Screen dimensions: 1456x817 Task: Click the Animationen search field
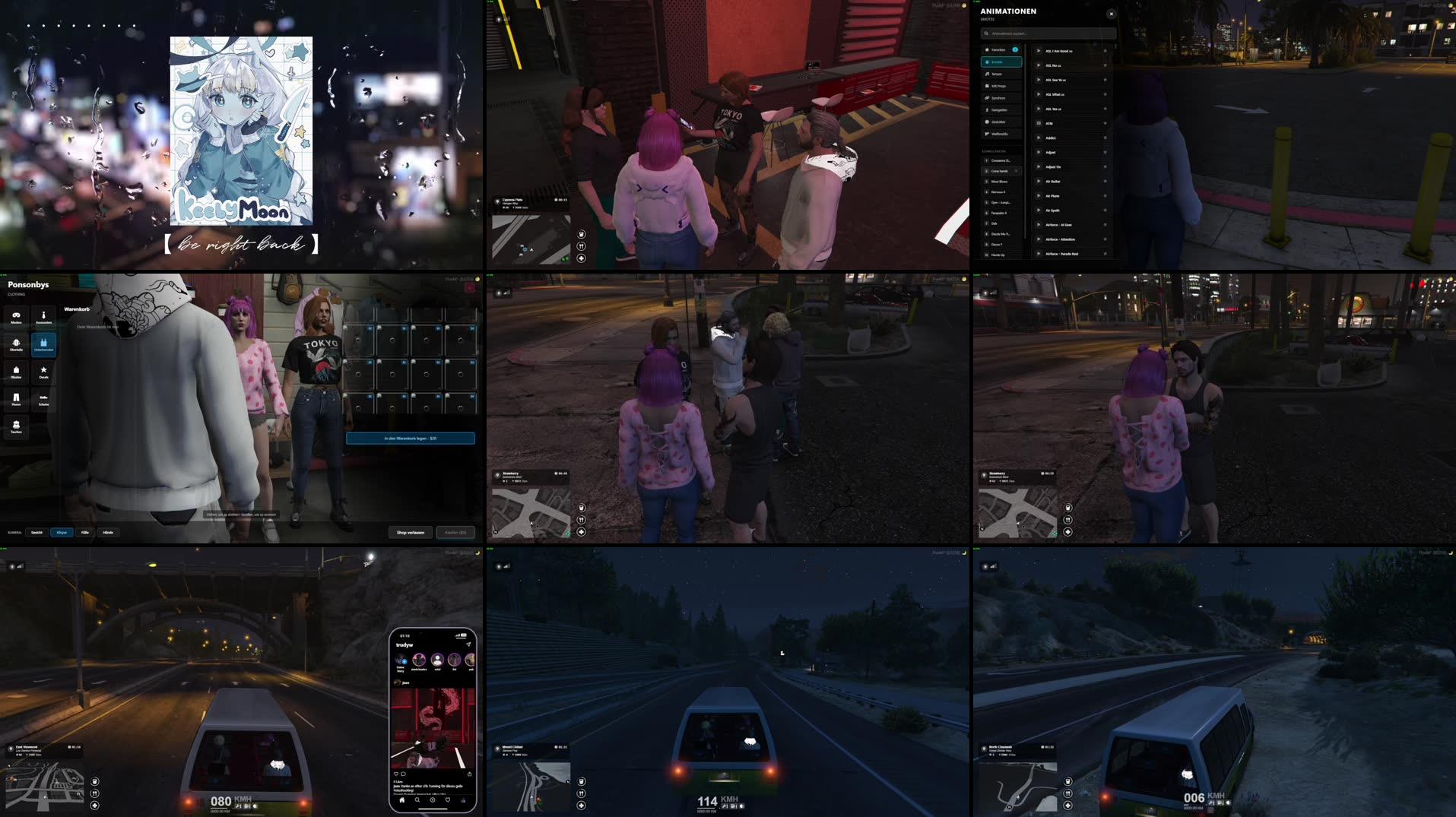coord(1049,33)
